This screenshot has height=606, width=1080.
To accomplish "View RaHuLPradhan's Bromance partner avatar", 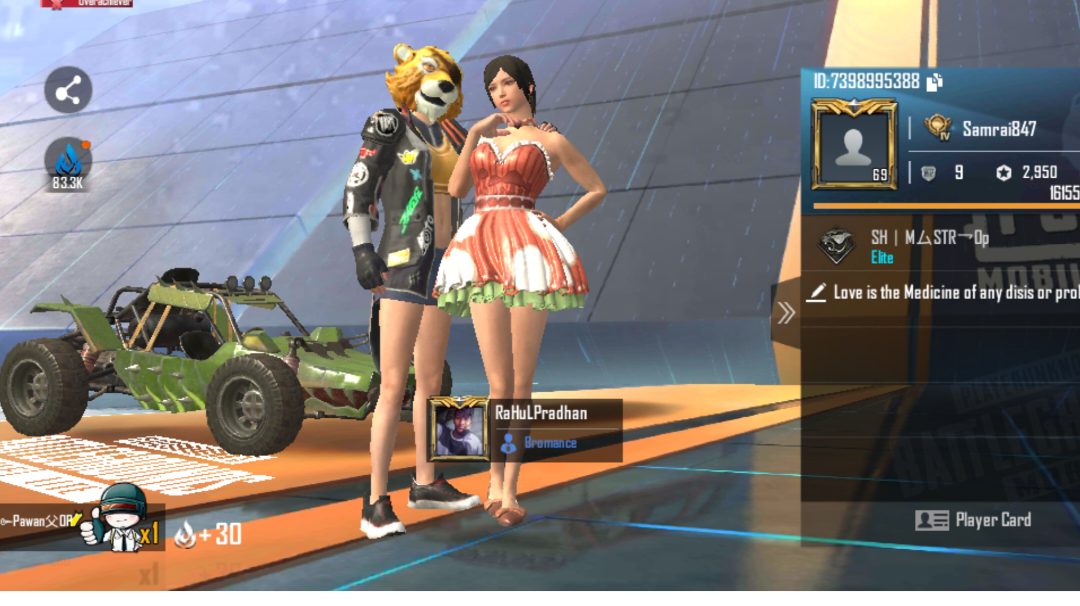I will [458, 429].
